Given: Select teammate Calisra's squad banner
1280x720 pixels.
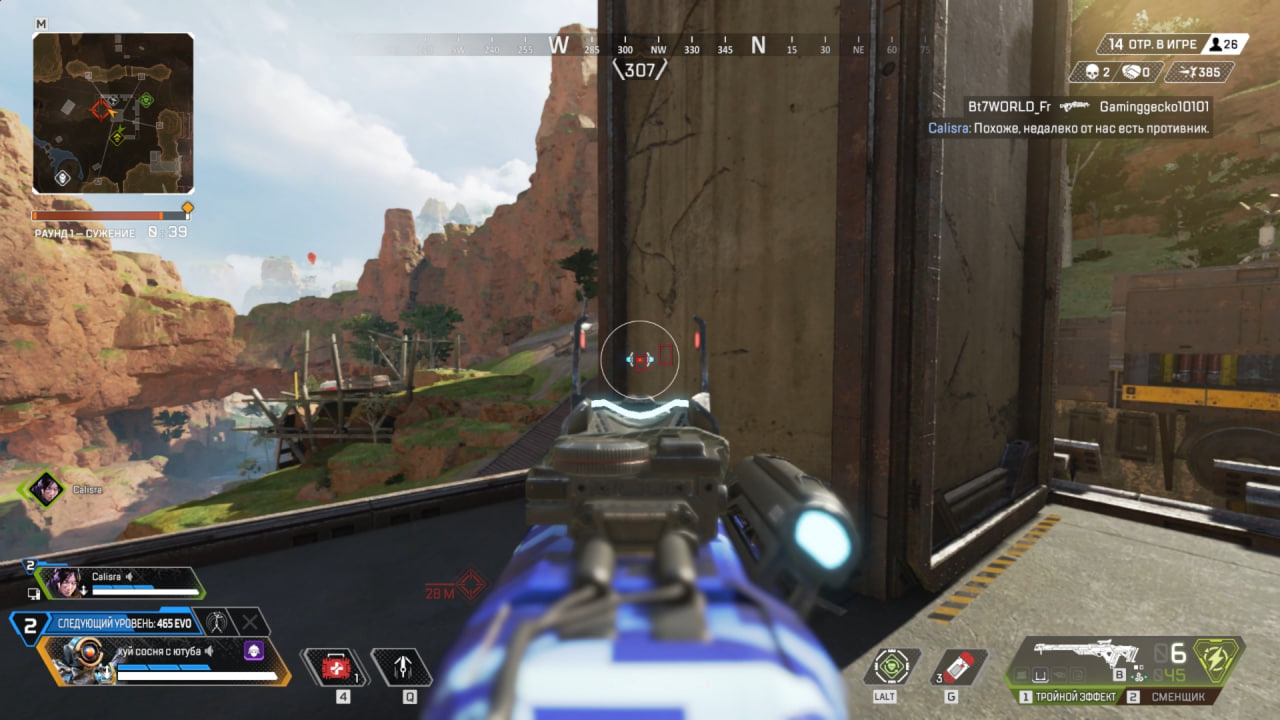Looking at the screenshot, I should coord(120,582).
